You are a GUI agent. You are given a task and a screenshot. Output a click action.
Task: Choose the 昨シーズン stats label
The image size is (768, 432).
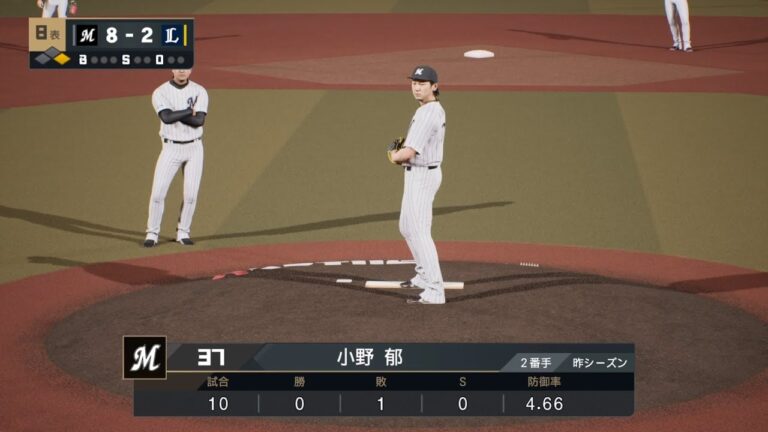600,362
